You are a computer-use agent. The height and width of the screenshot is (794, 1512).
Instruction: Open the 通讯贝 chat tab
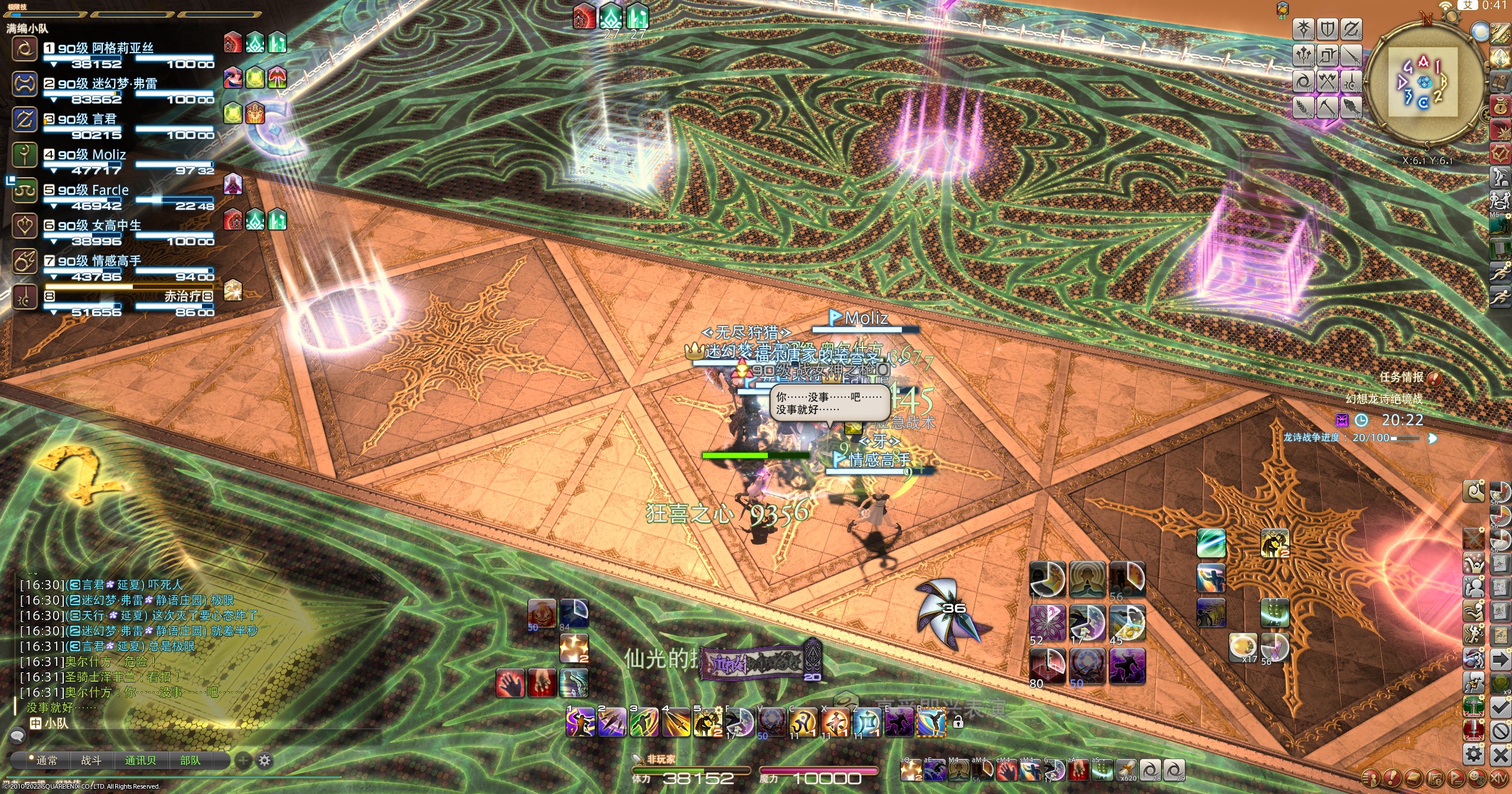click(x=141, y=761)
